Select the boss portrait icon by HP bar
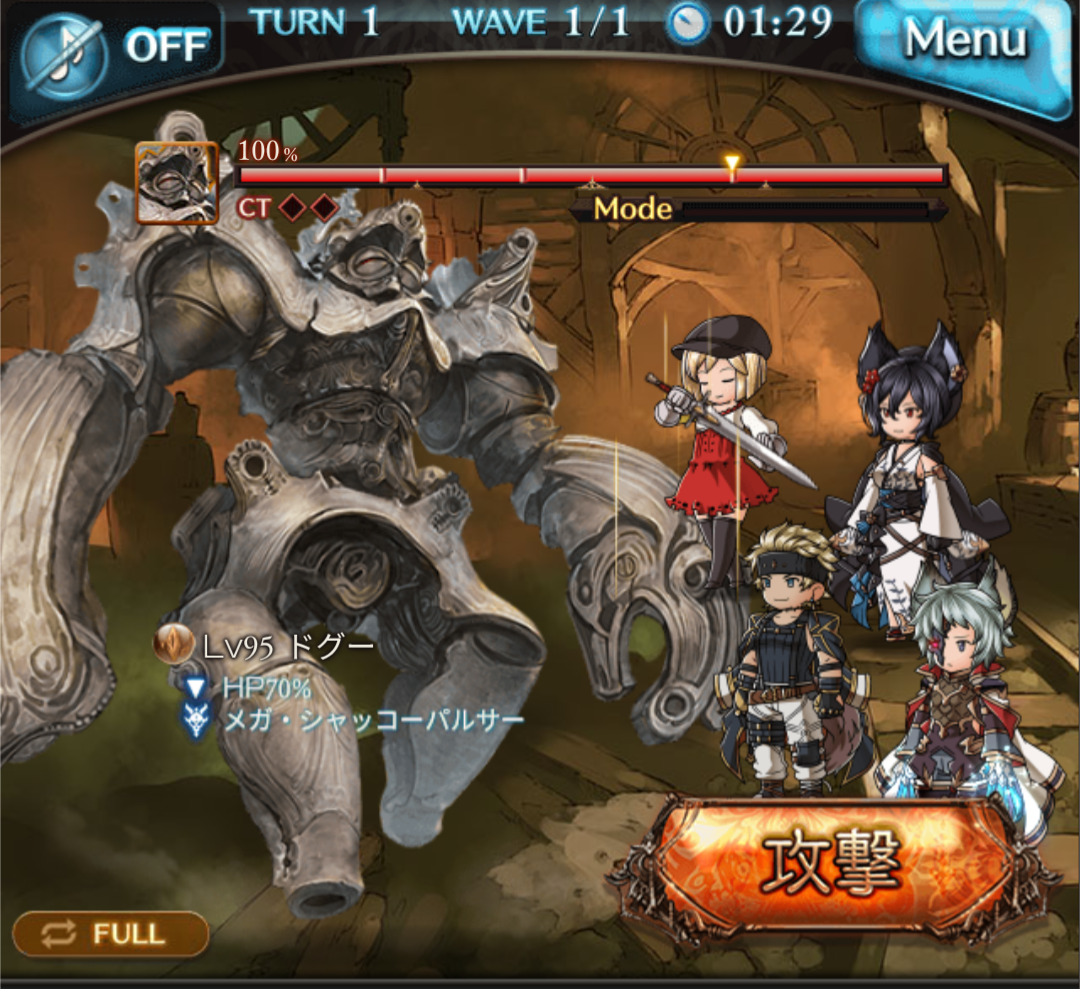The width and height of the screenshot is (1080, 989). (176, 183)
